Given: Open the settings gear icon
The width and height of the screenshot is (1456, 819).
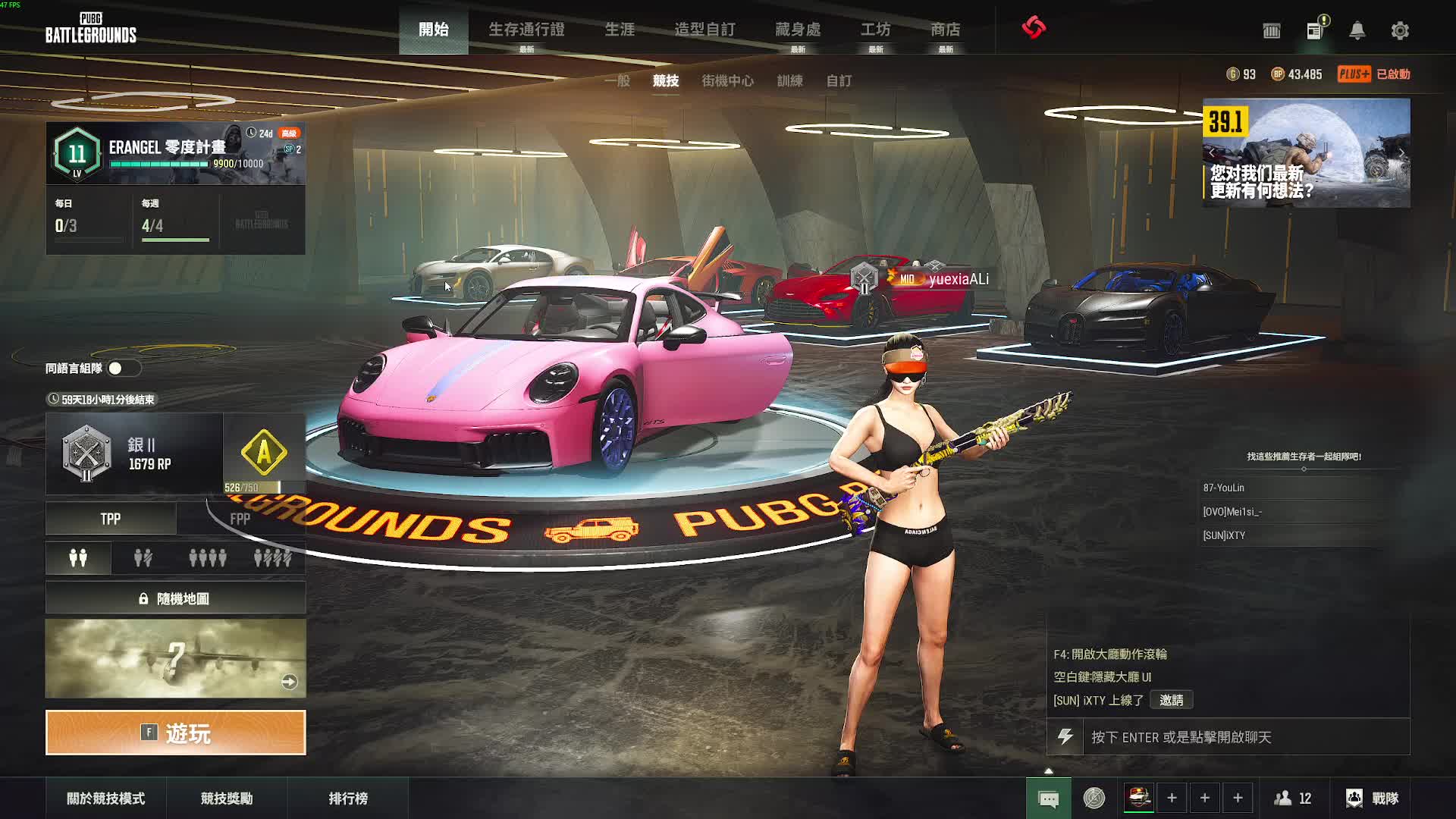Looking at the screenshot, I should coord(1400,30).
